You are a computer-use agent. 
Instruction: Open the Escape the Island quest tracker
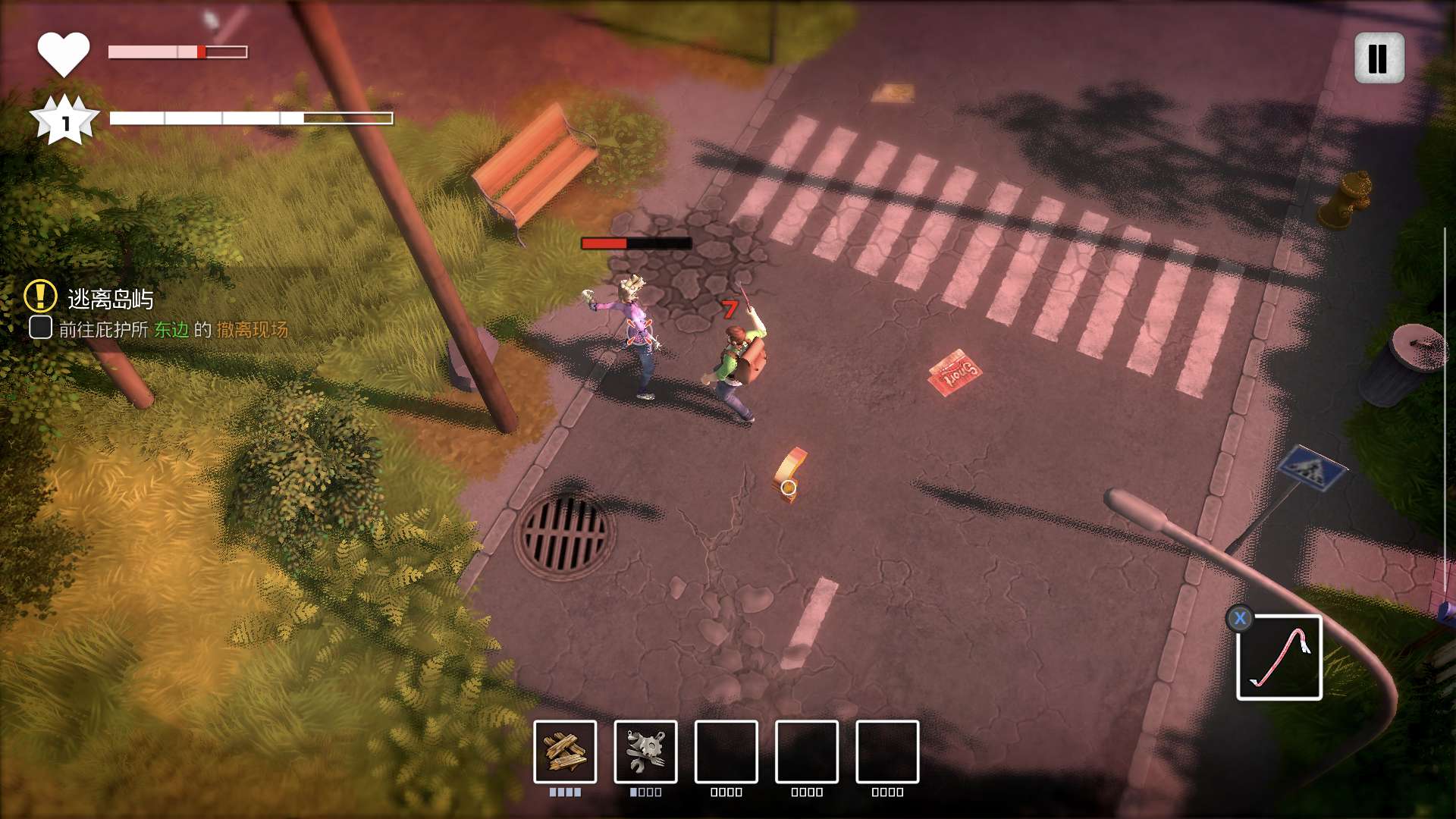click(x=110, y=300)
